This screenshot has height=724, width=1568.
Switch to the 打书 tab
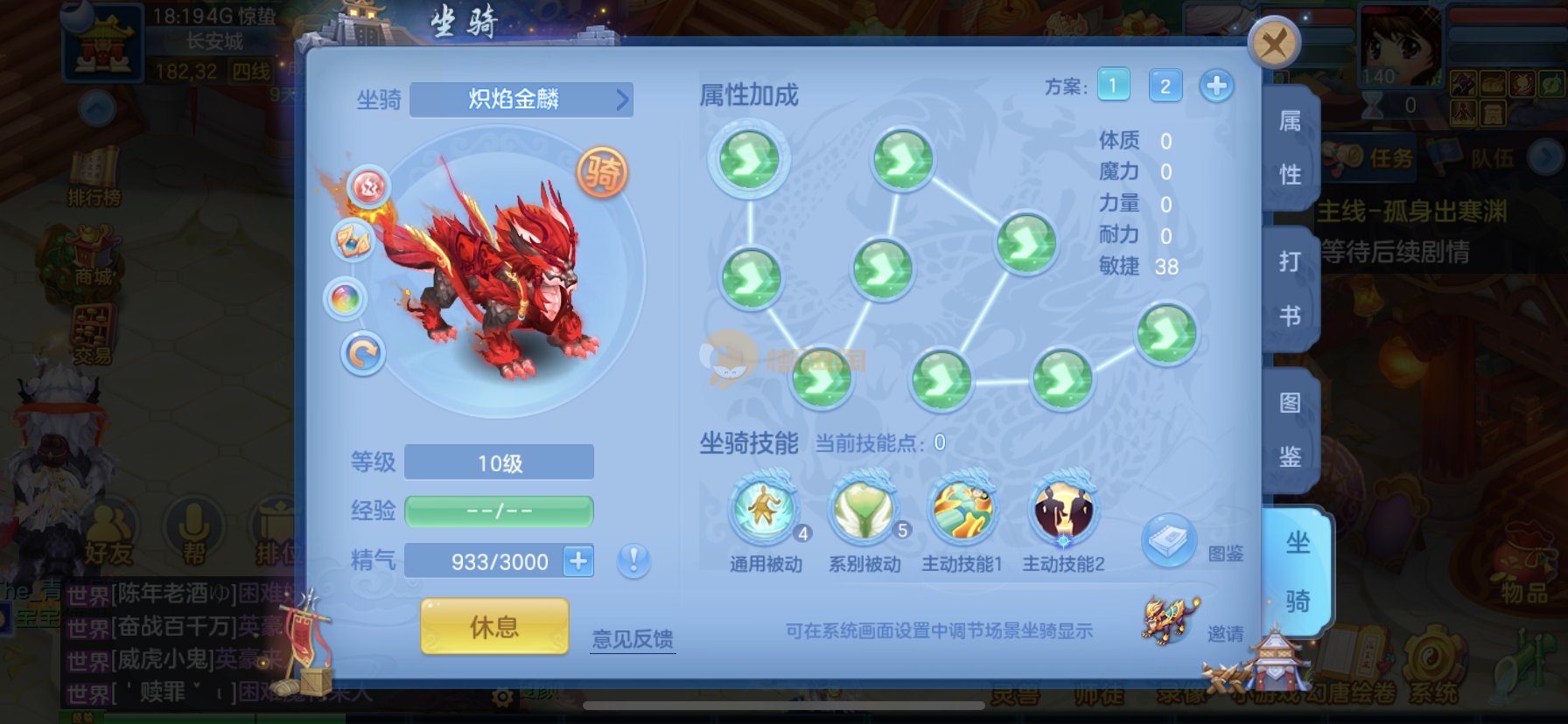(1290, 288)
